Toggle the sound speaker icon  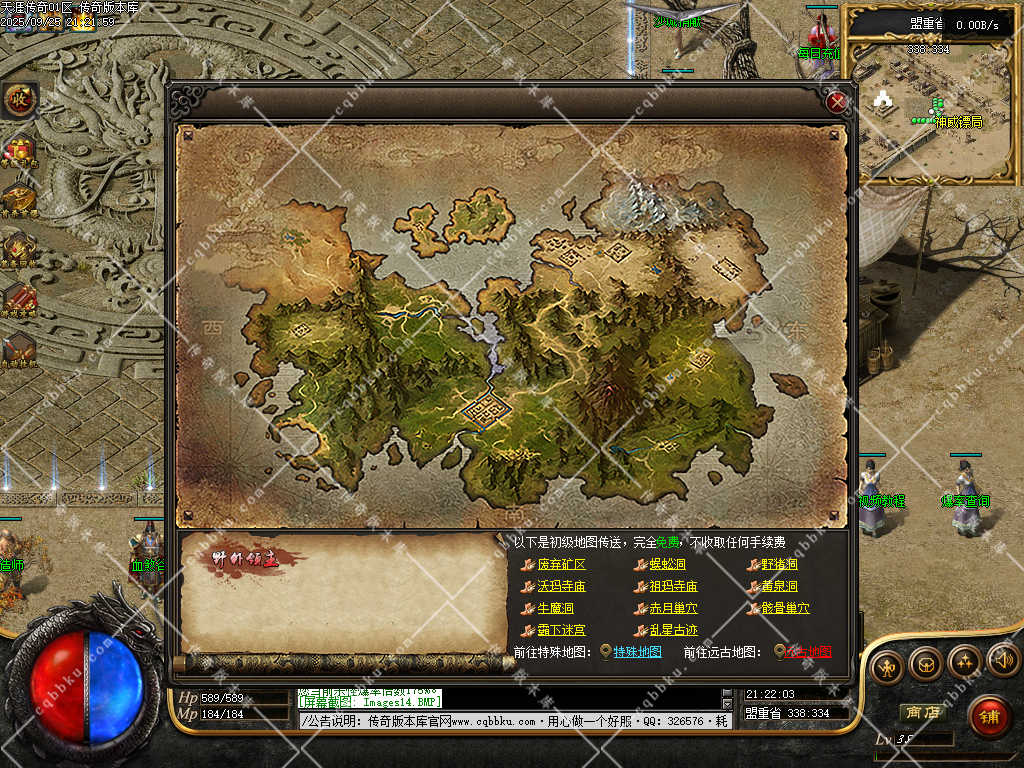(1003, 660)
